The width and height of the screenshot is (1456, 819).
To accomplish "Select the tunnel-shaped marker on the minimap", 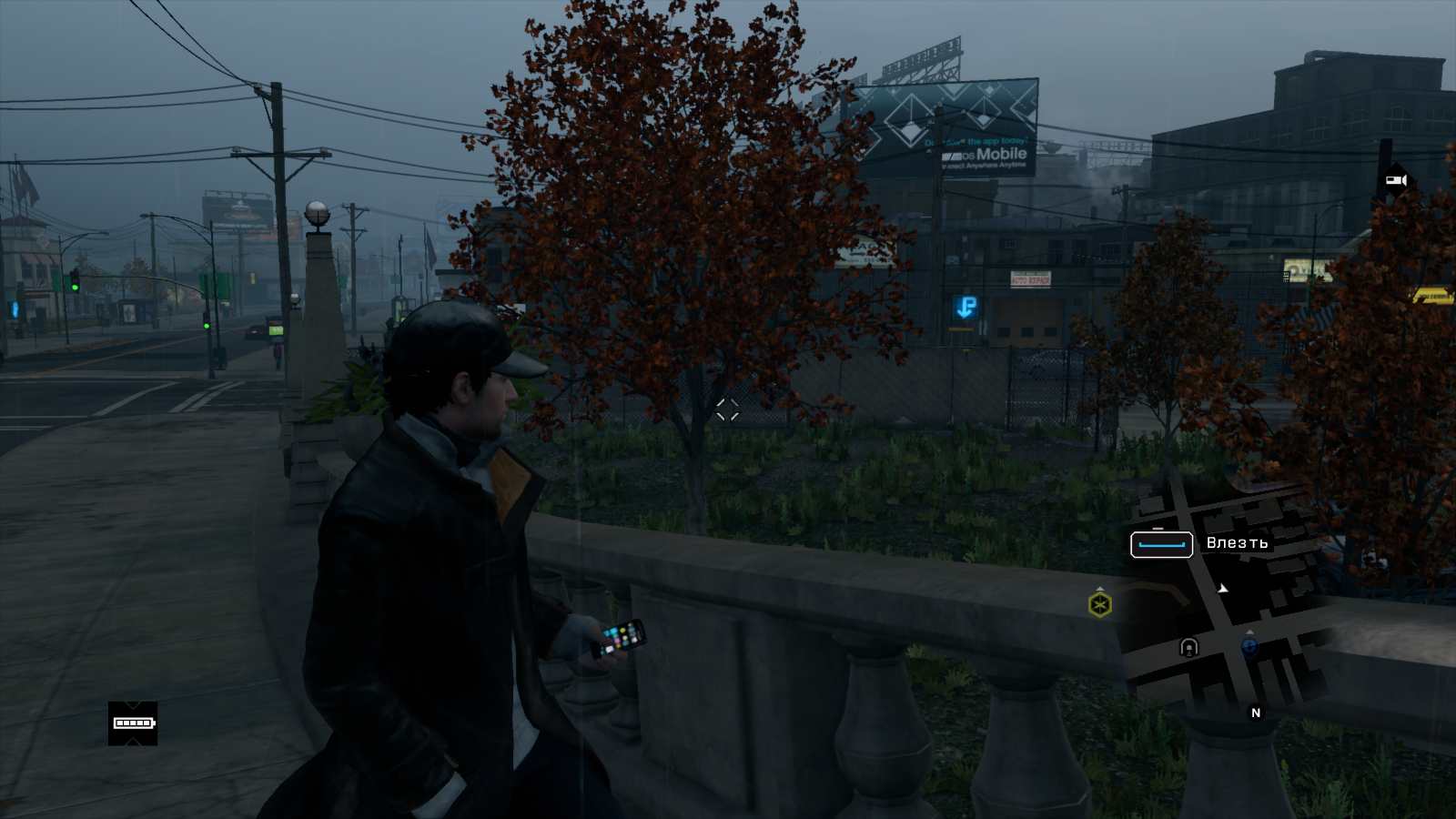I will tap(1188, 647).
